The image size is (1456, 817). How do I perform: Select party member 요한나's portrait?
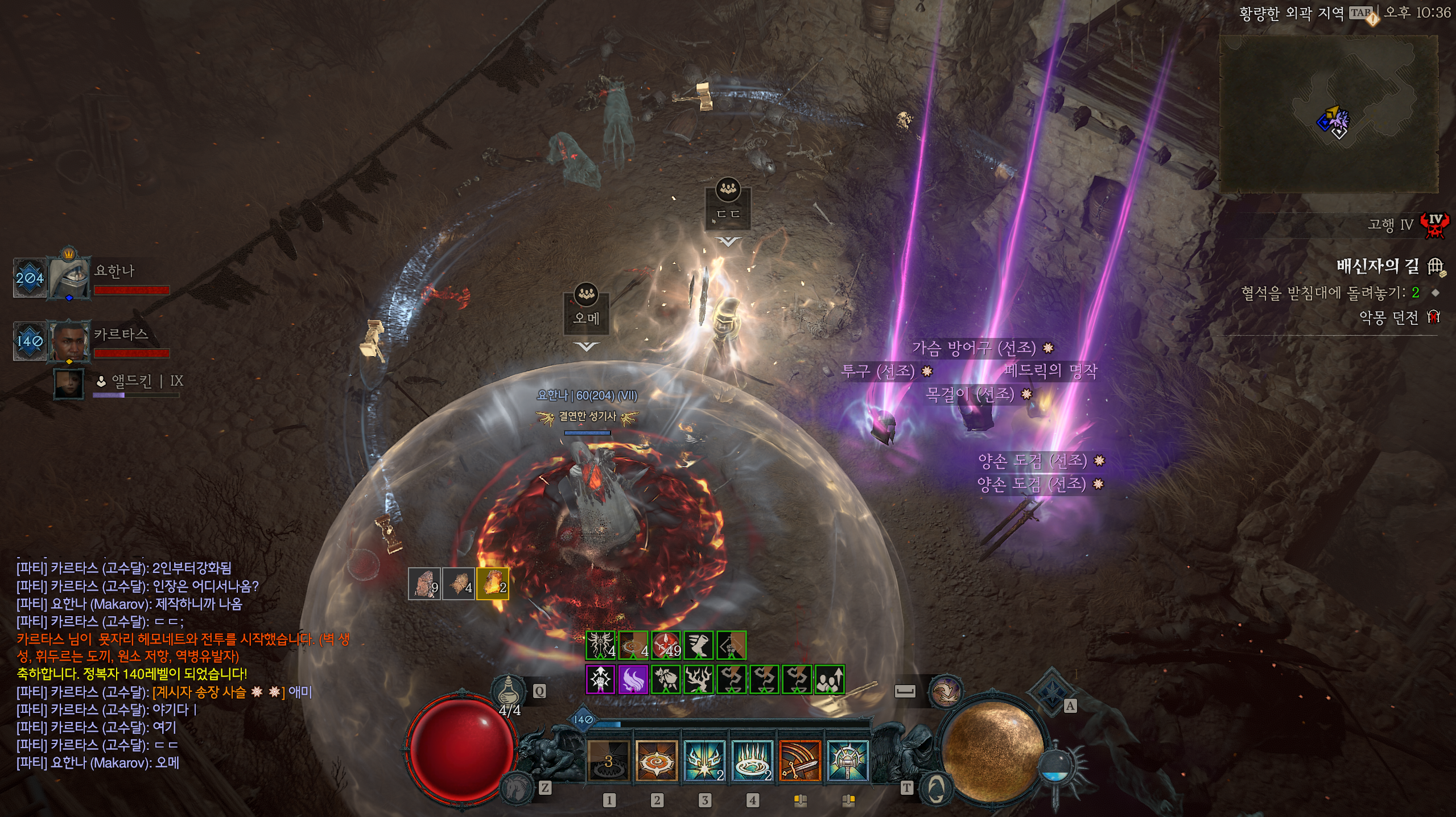pyautogui.click(x=69, y=278)
